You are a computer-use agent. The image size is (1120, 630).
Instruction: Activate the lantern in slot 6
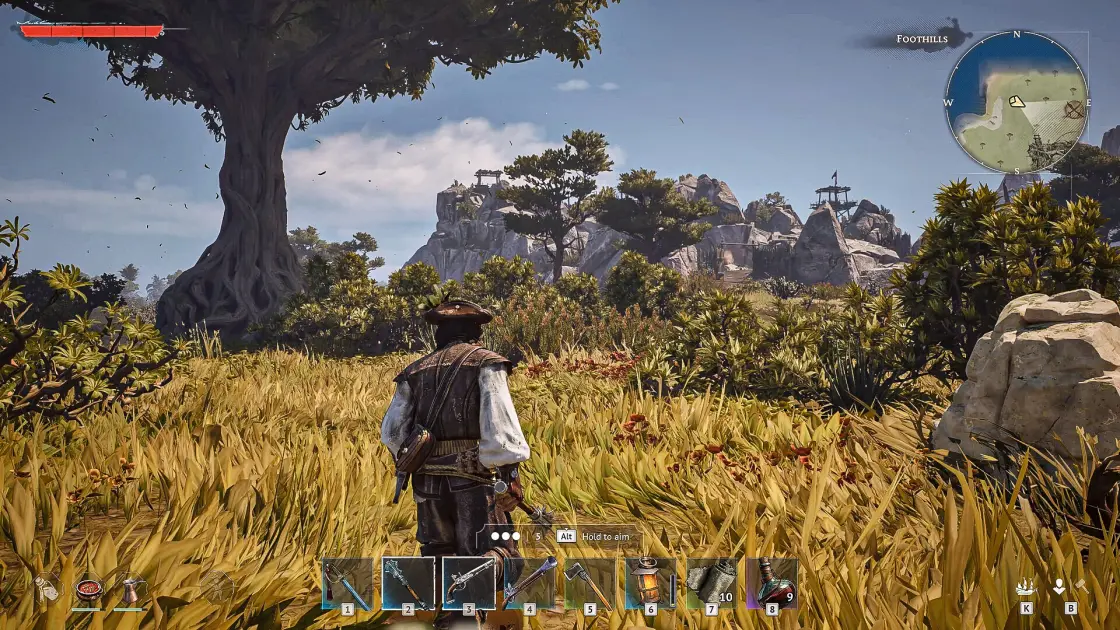650,583
